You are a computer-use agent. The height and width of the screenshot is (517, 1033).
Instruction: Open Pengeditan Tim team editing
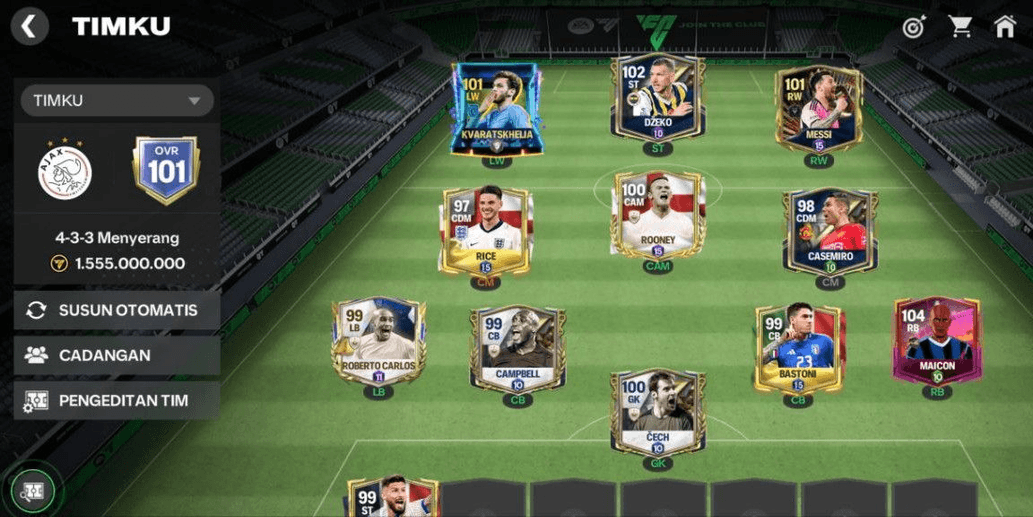[117, 401]
